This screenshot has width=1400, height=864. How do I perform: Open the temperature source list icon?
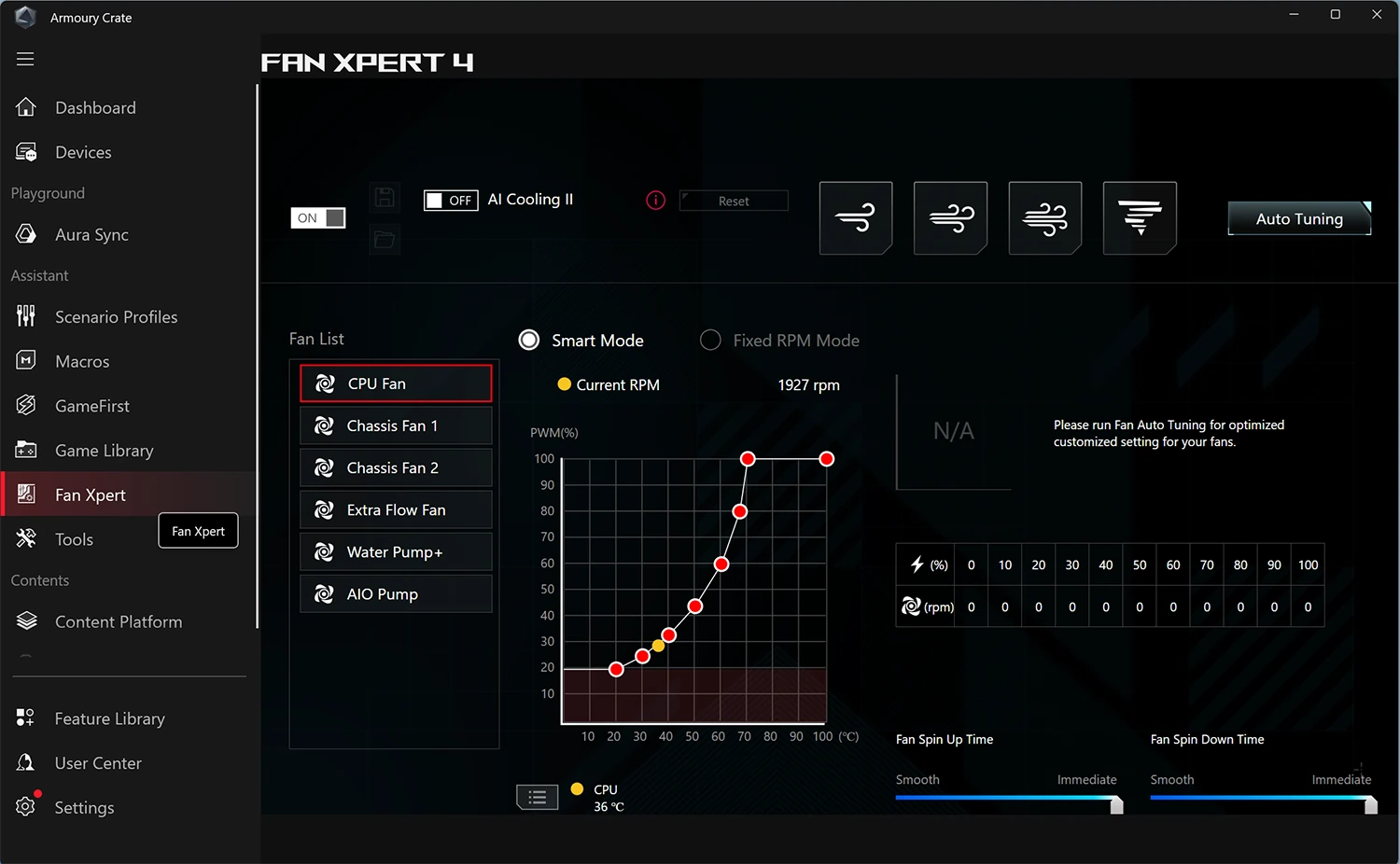point(537,797)
